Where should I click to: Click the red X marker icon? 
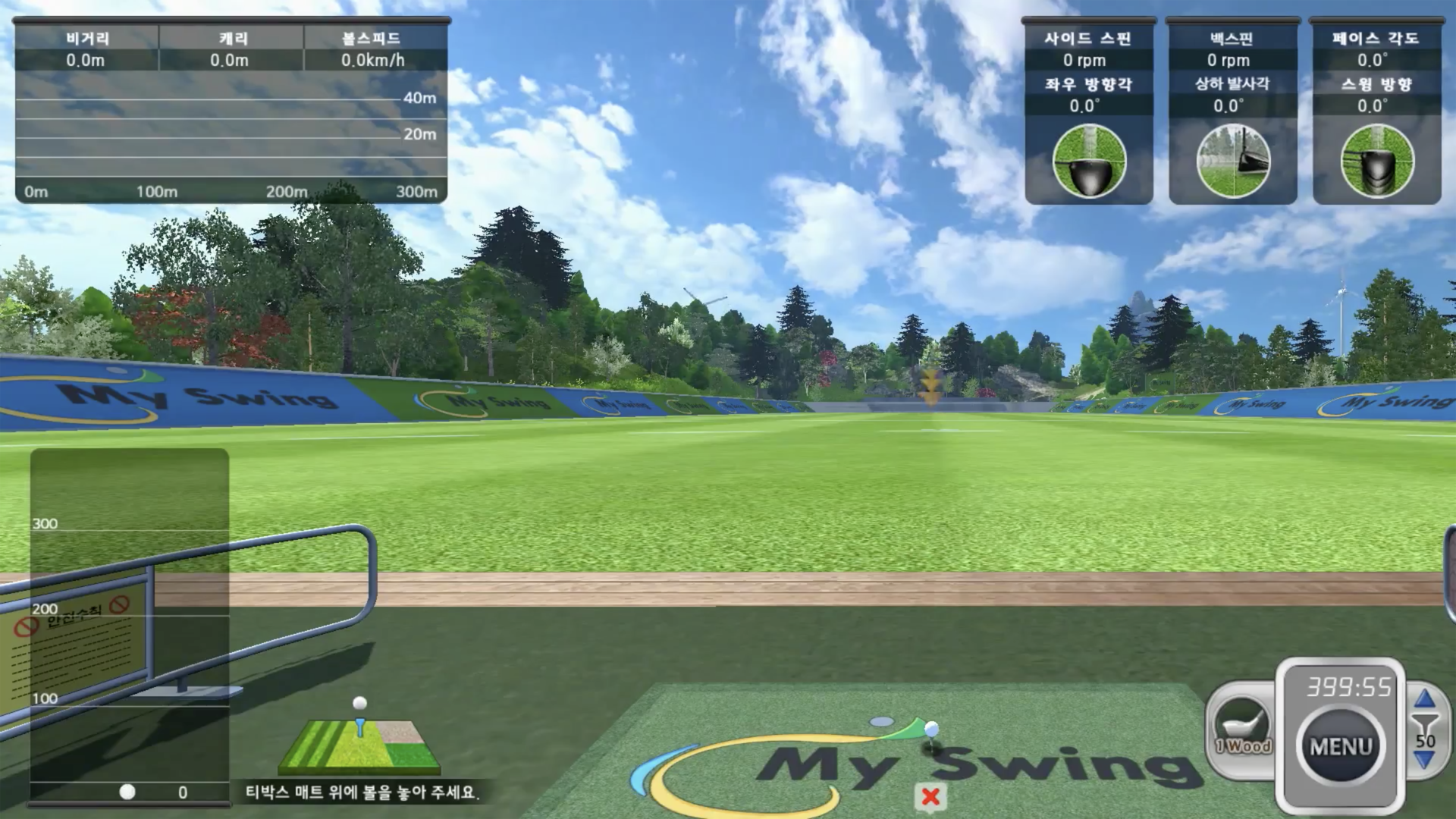(x=930, y=797)
